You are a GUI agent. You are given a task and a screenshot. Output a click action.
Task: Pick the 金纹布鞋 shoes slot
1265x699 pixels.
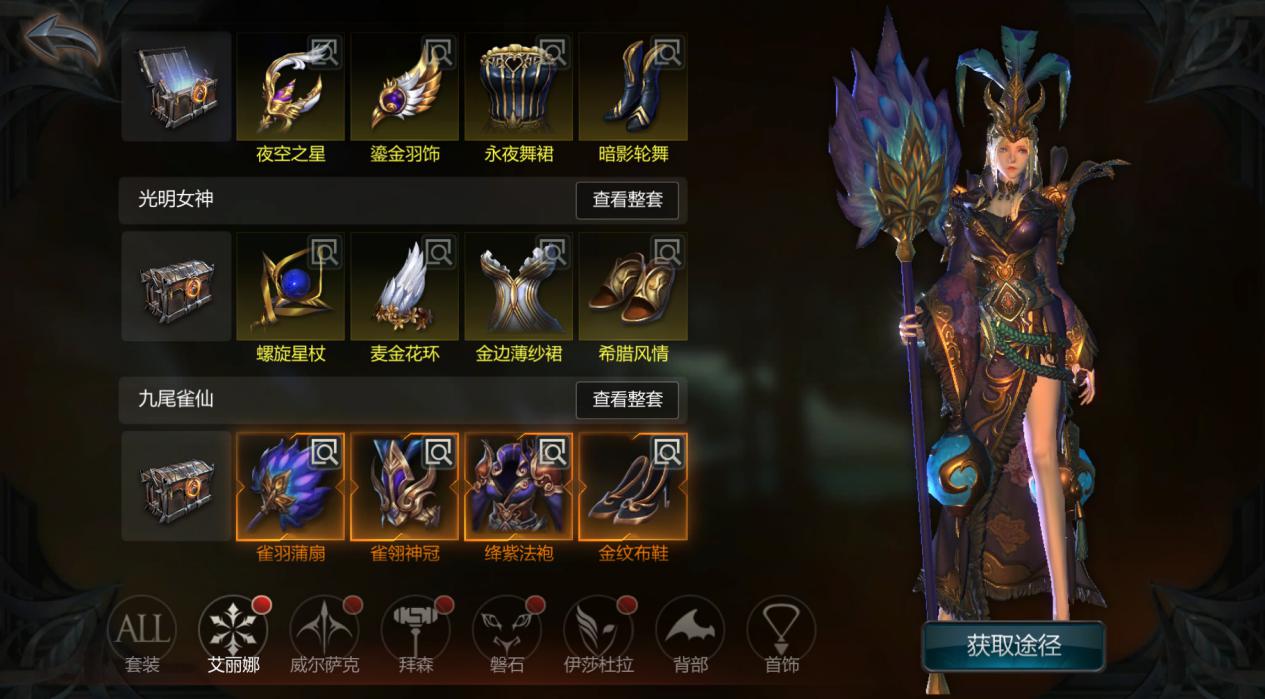point(633,487)
